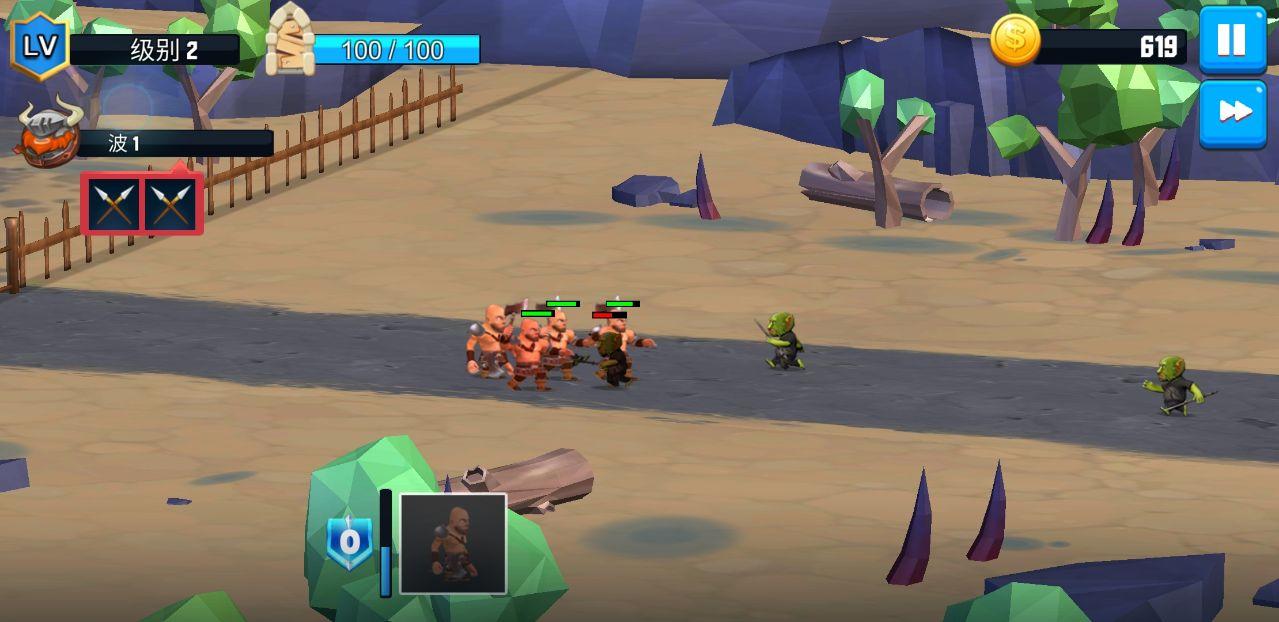
Task: Click the gold coin currency icon
Action: click(1015, 41)
